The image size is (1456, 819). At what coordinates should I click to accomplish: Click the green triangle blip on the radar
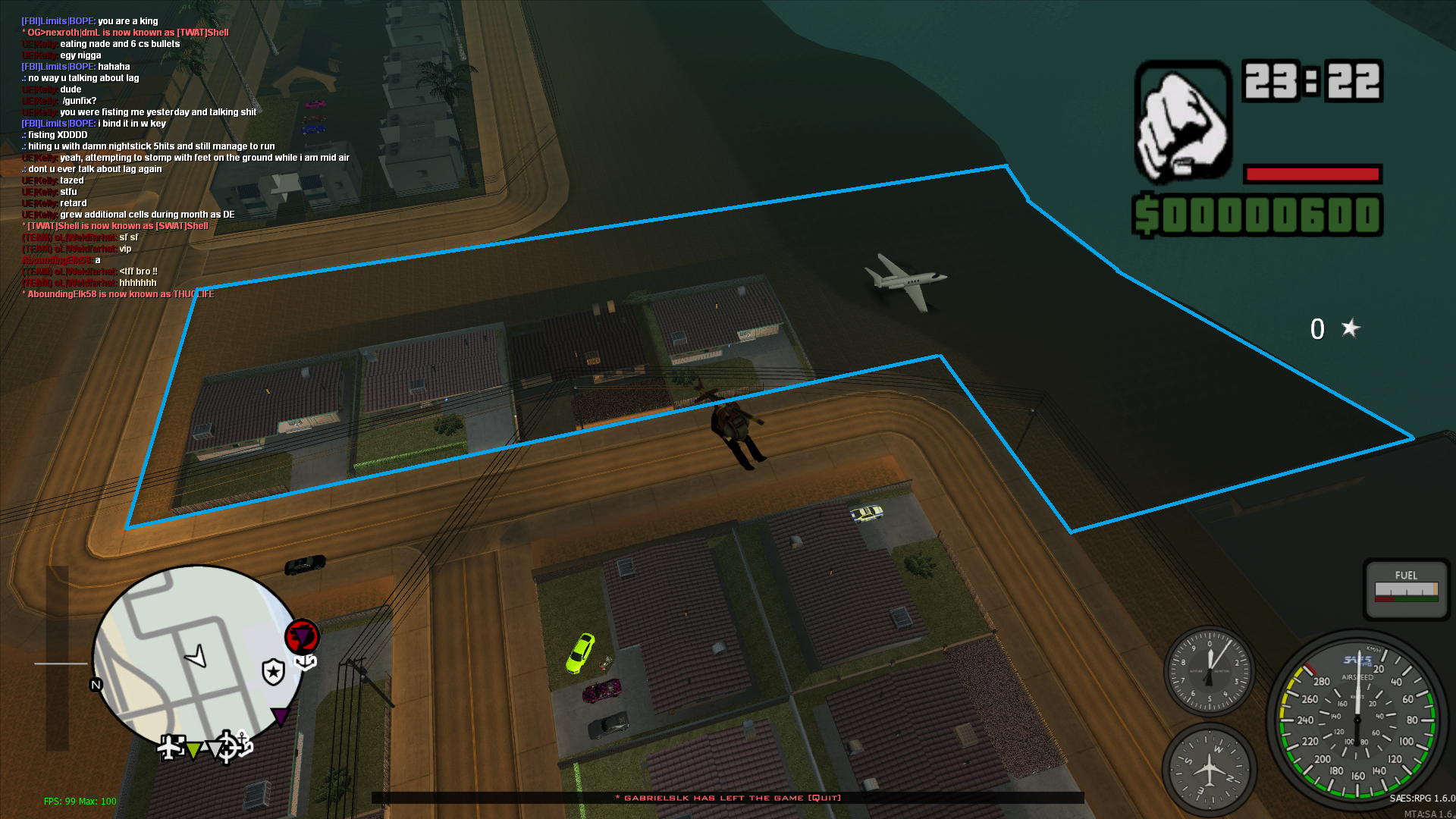pos(193,750)
